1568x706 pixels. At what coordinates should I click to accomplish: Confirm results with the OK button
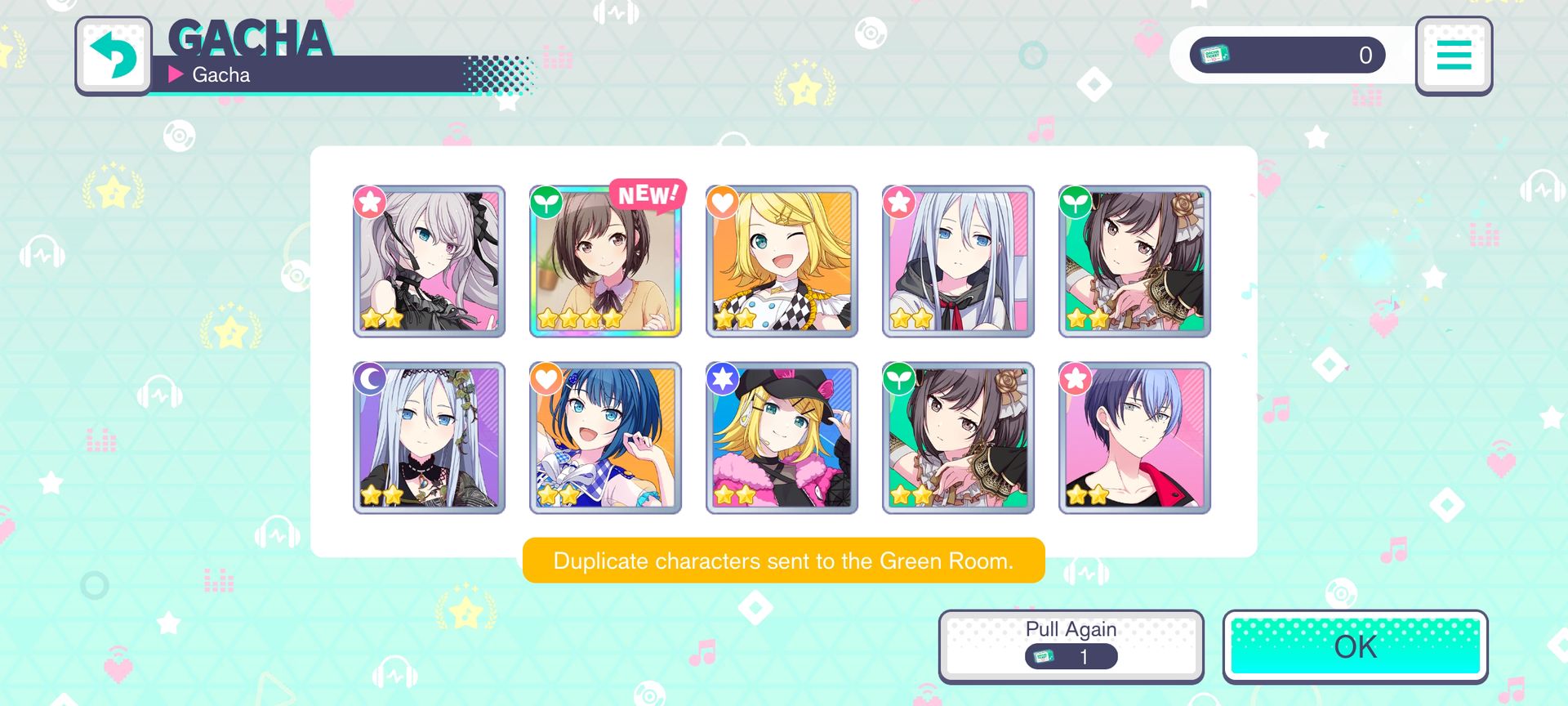point(1355,646)
